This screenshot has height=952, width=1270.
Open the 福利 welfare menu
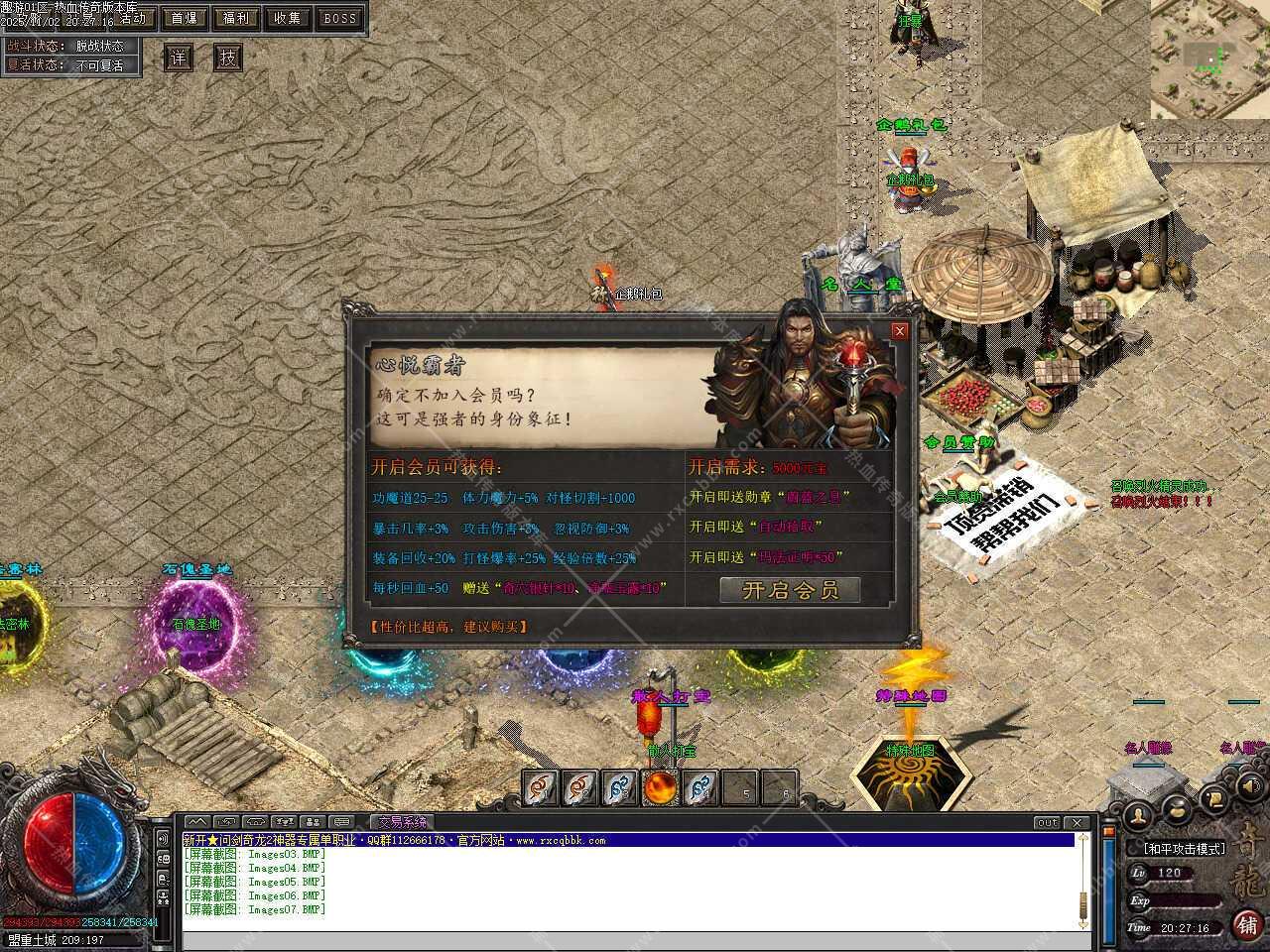click(236, 18)
